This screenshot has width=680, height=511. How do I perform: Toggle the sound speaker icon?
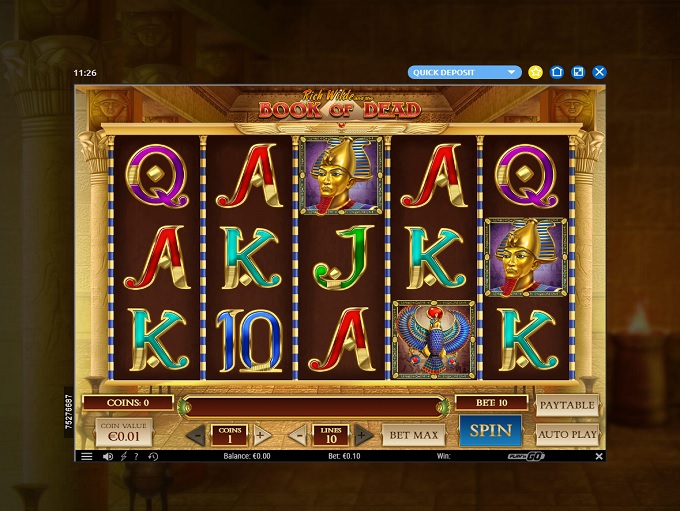[x=107, y=457]
